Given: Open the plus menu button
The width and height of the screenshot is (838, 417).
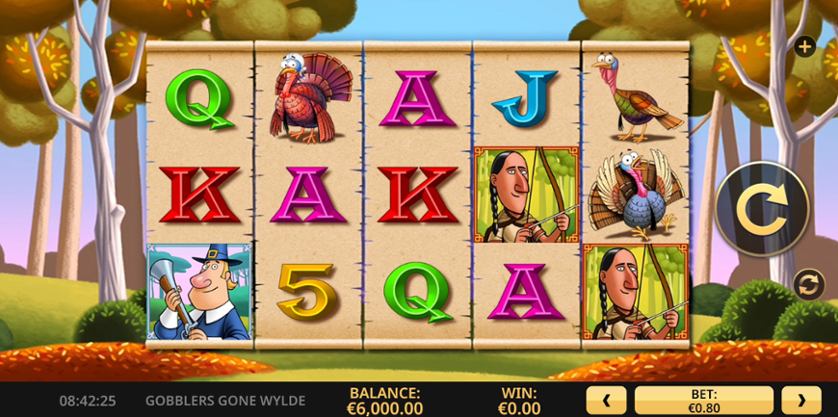Looking at the screenshot, I should click(x=804, y=46).
